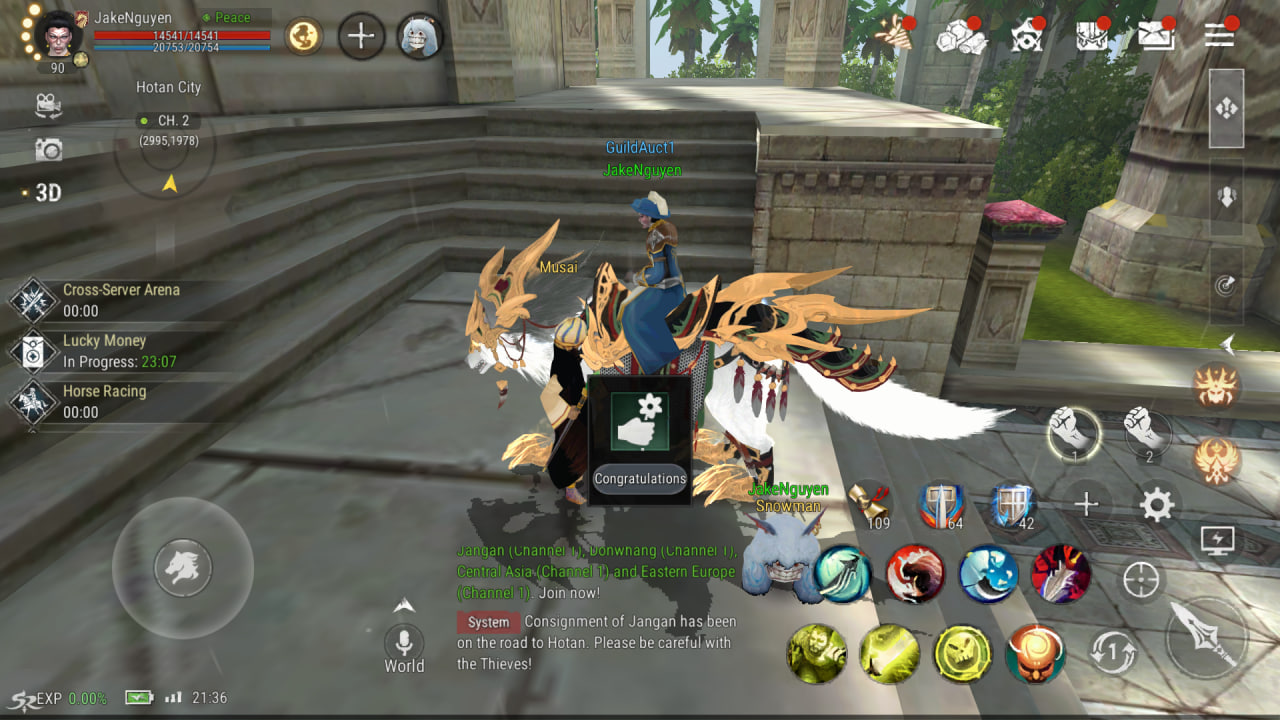Open the gear settings button
This screenshot has width=1280, height=720.
pyautogui.click(x=1157, y=505)
